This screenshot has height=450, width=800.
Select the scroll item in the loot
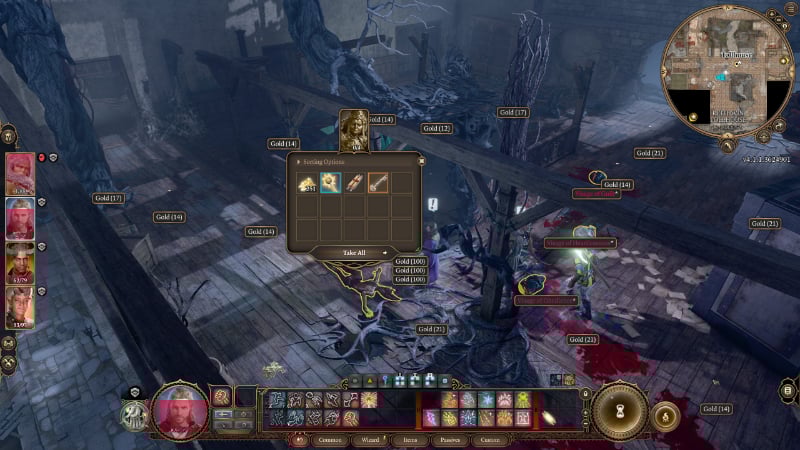(354, 182)
